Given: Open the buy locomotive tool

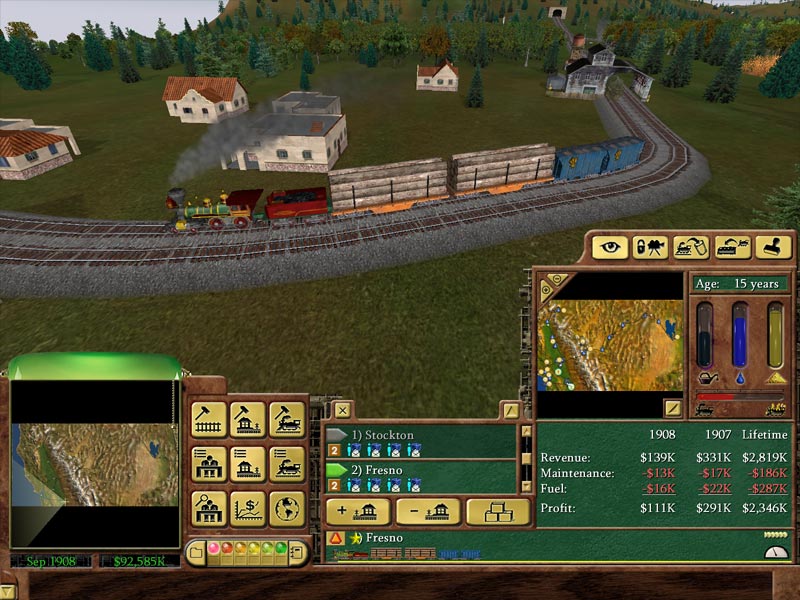Looking at the screenshot, I should (287, 420).
